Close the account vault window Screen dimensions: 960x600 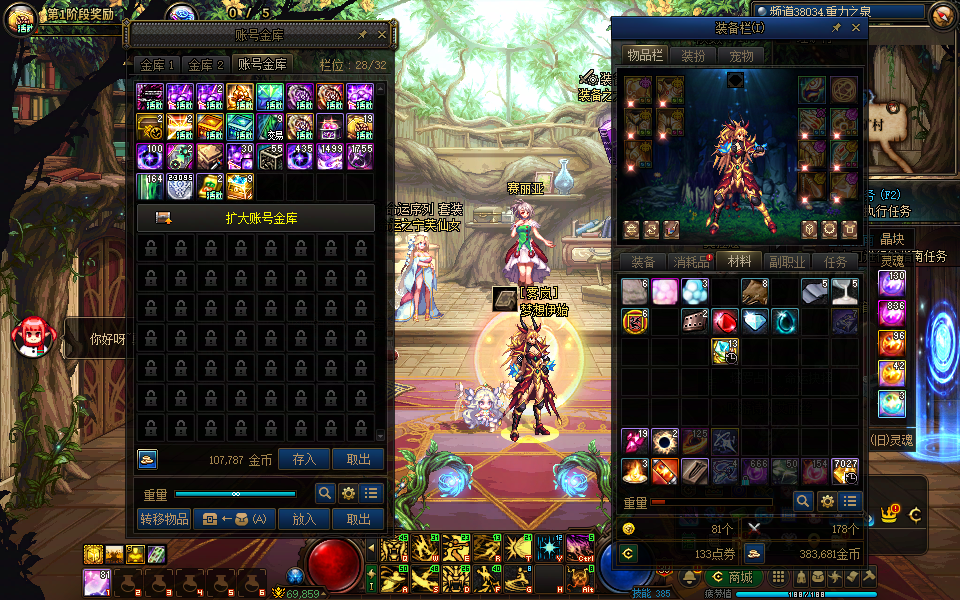(381, 34)
